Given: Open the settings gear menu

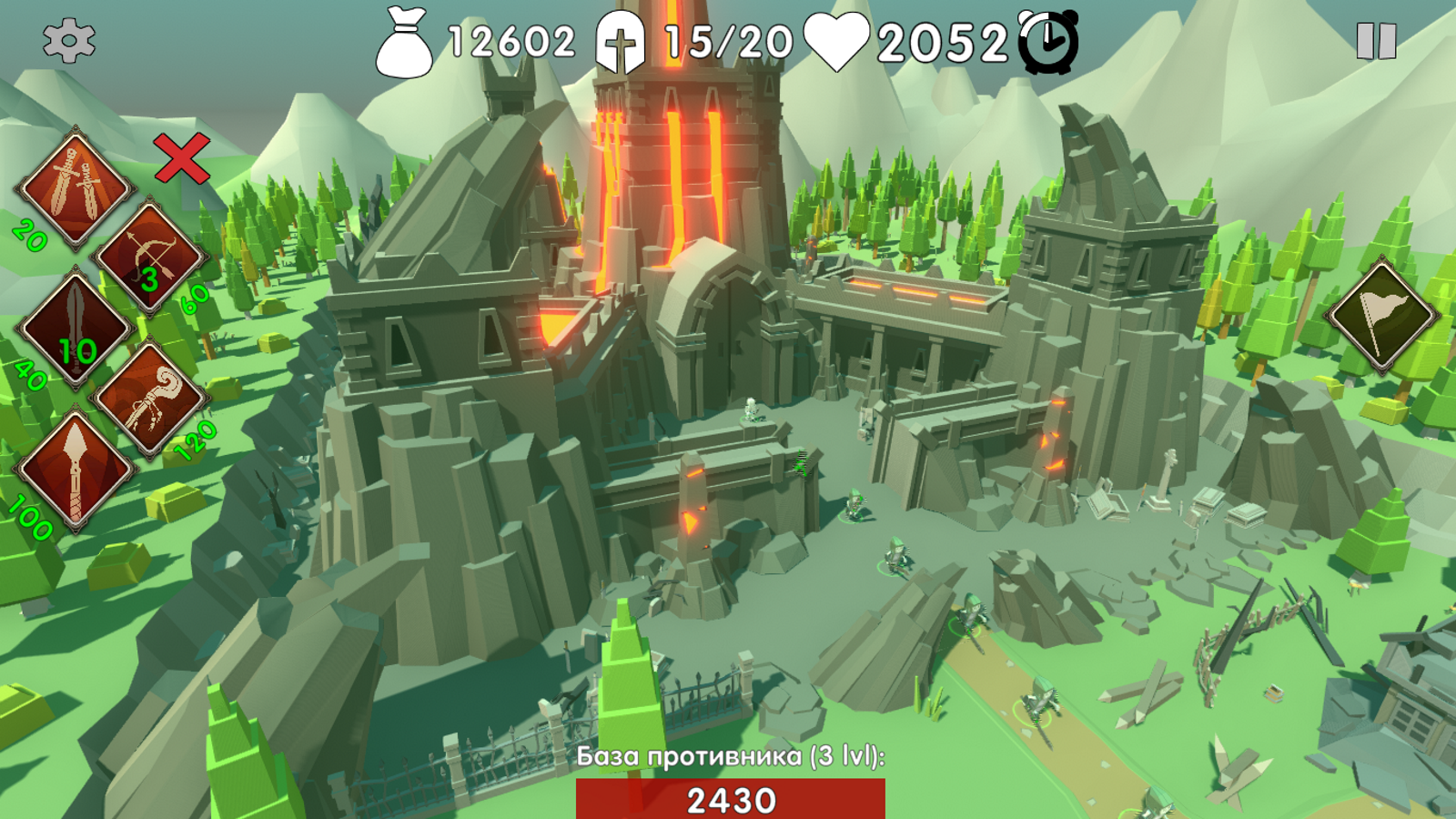Looking at the screenshot, I should click(68, 41).
